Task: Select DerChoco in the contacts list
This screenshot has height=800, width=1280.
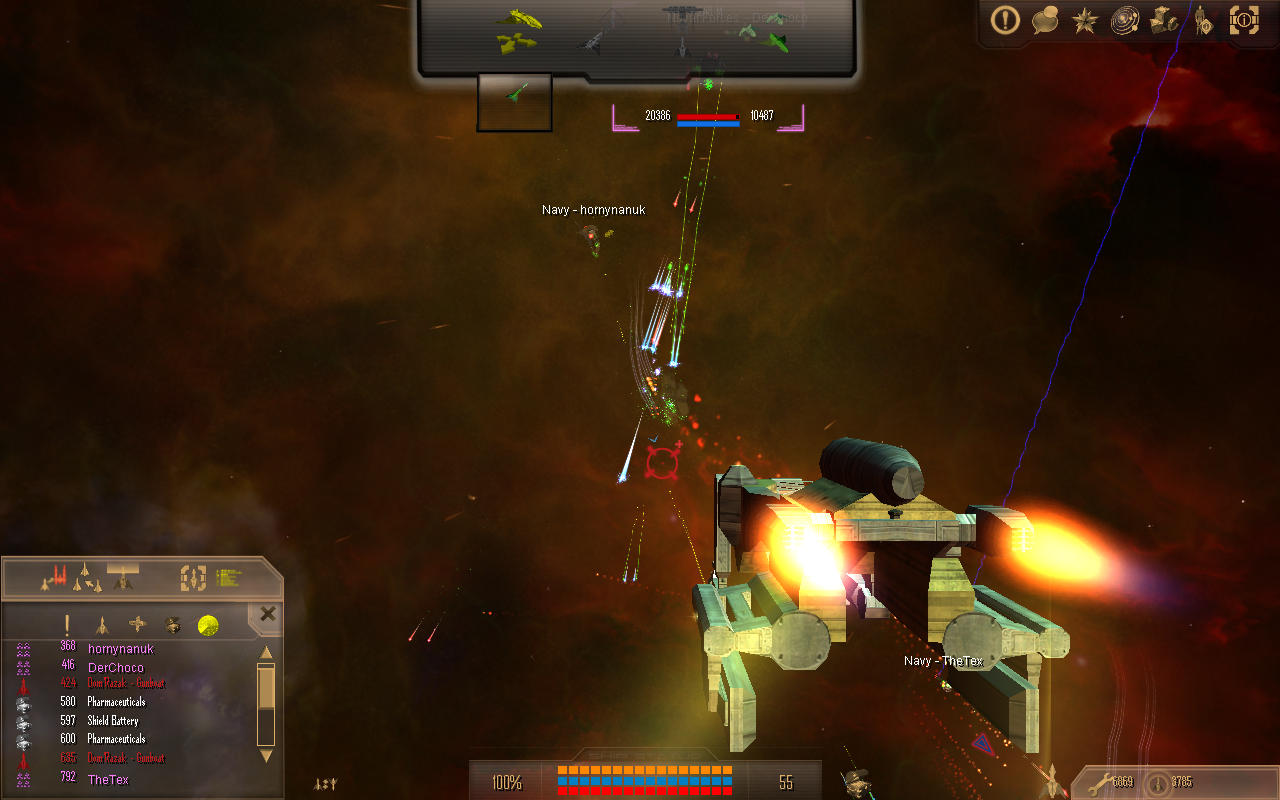Action: (x=115, y=667)
